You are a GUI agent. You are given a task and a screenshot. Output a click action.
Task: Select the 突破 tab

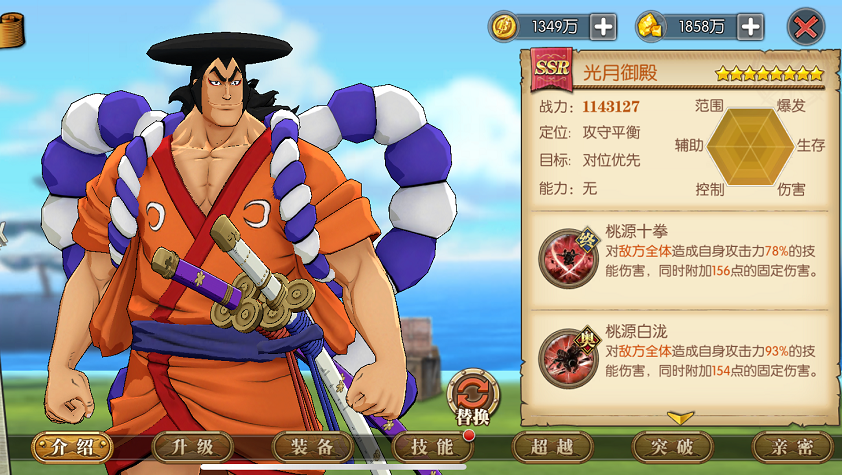click(x=672, y=447)
